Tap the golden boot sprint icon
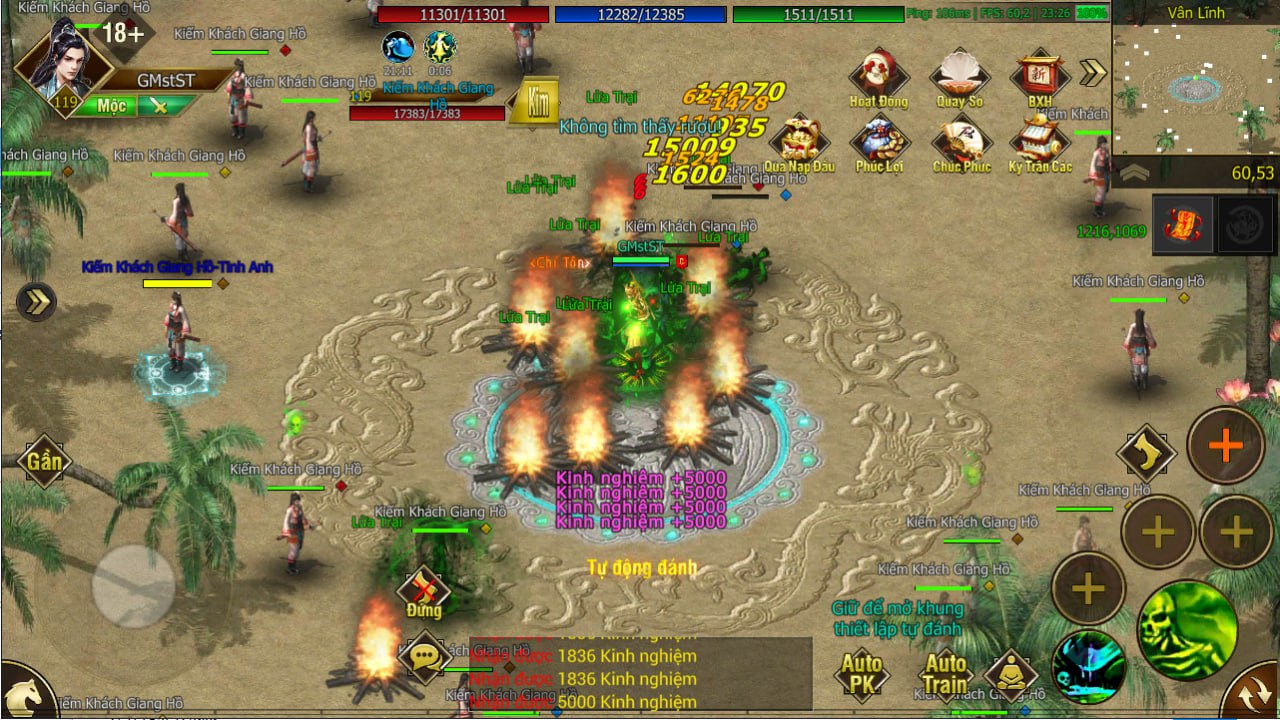 pyautogui.click(x=1145, y=453)
